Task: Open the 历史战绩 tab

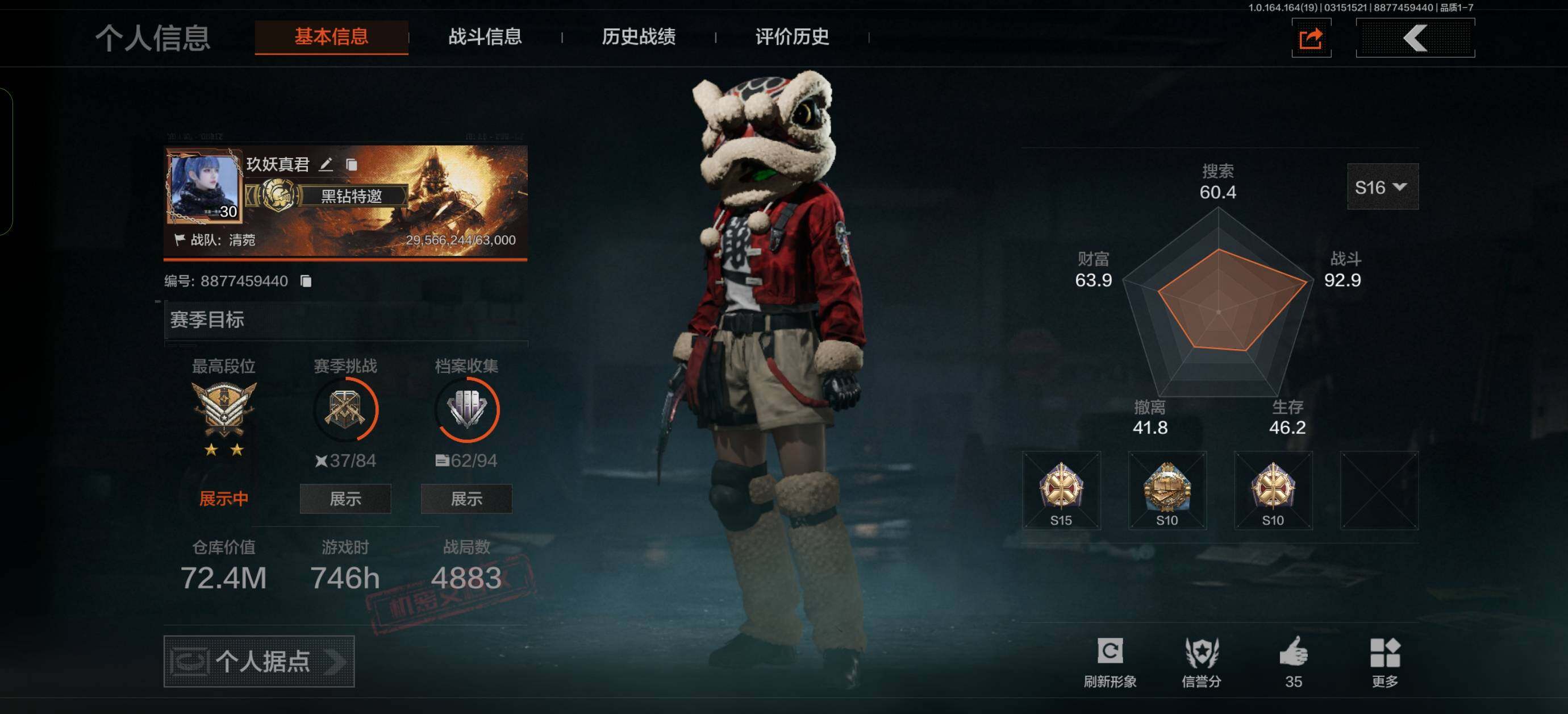Action: pos(638,37)
